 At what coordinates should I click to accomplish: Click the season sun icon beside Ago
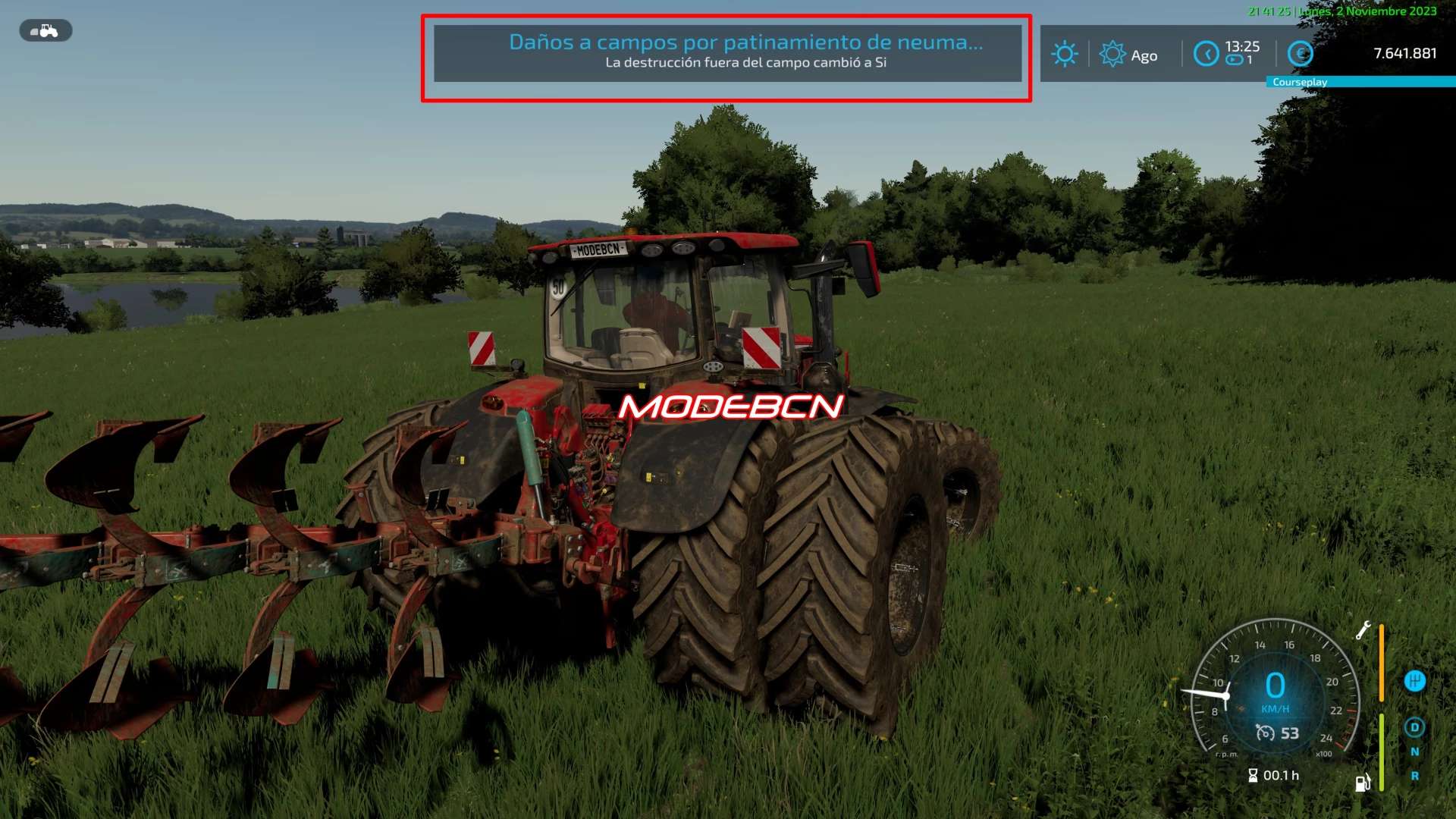coord(1112,54)
